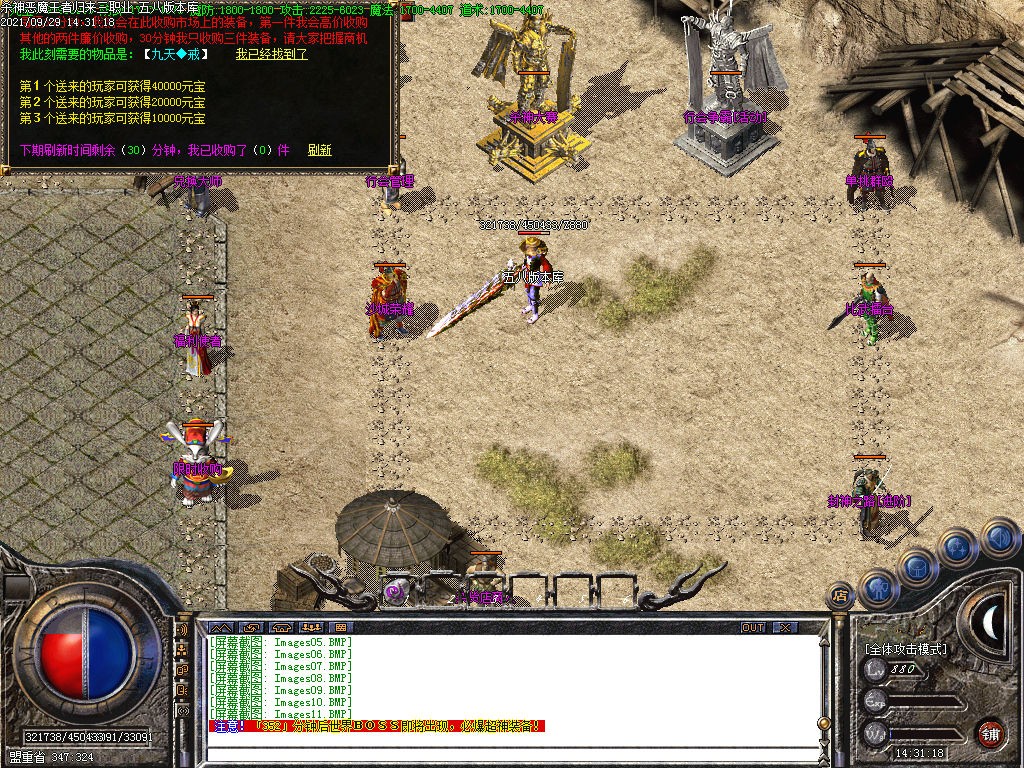Open the orange "店" shop icon
The height and width of the screenshot is (768, 1024).
coord(841,596)
